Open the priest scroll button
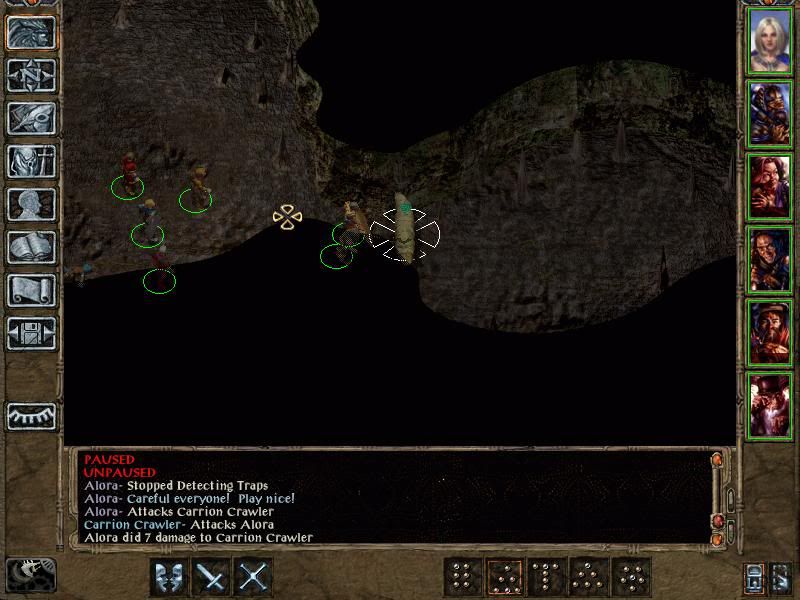800x600 pixels. click(x=32, y=290)
